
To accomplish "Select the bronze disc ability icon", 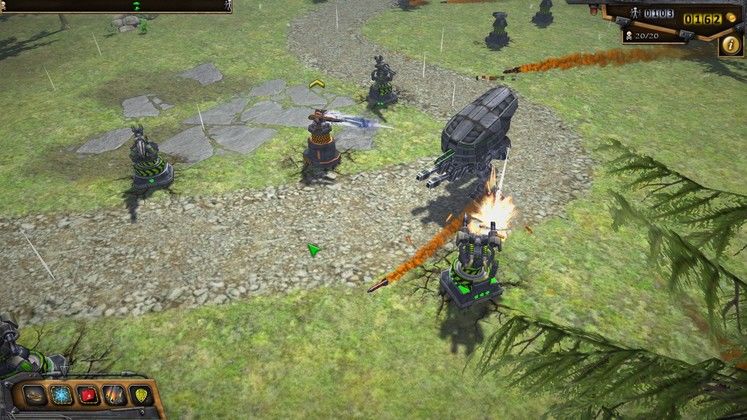I will click(36, 396).
